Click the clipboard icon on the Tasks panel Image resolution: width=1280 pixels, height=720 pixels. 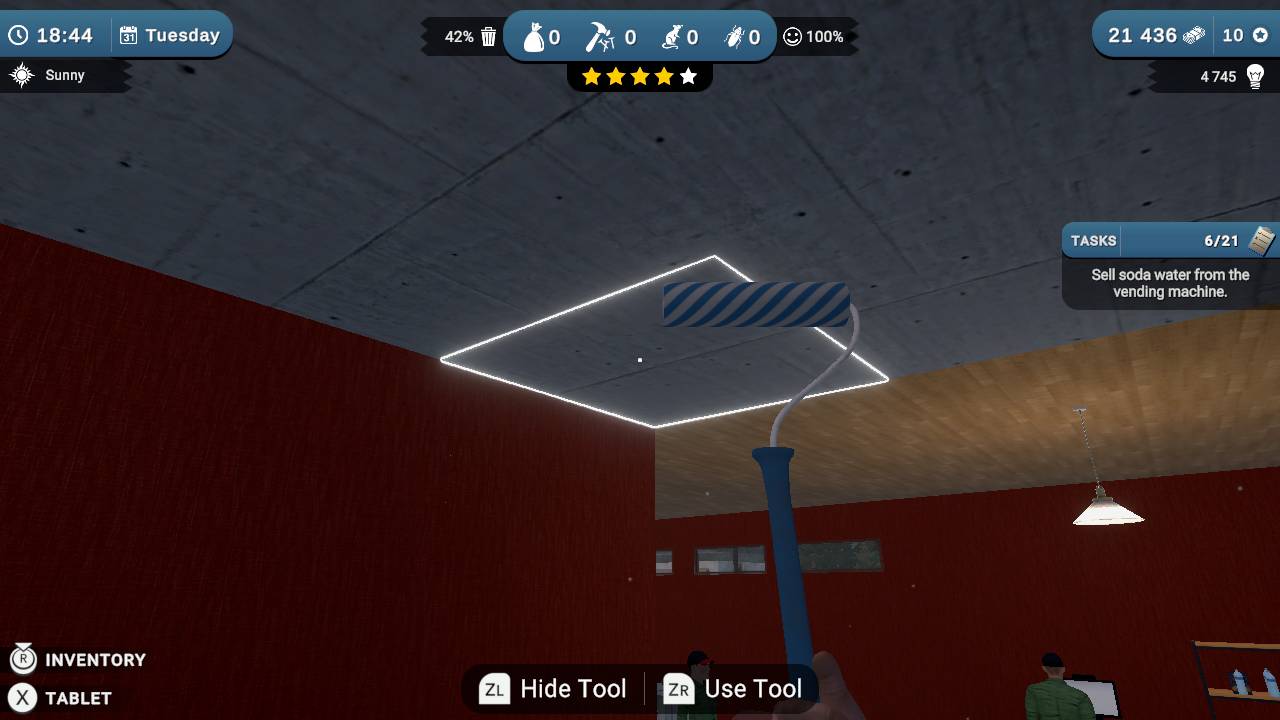1264,240
